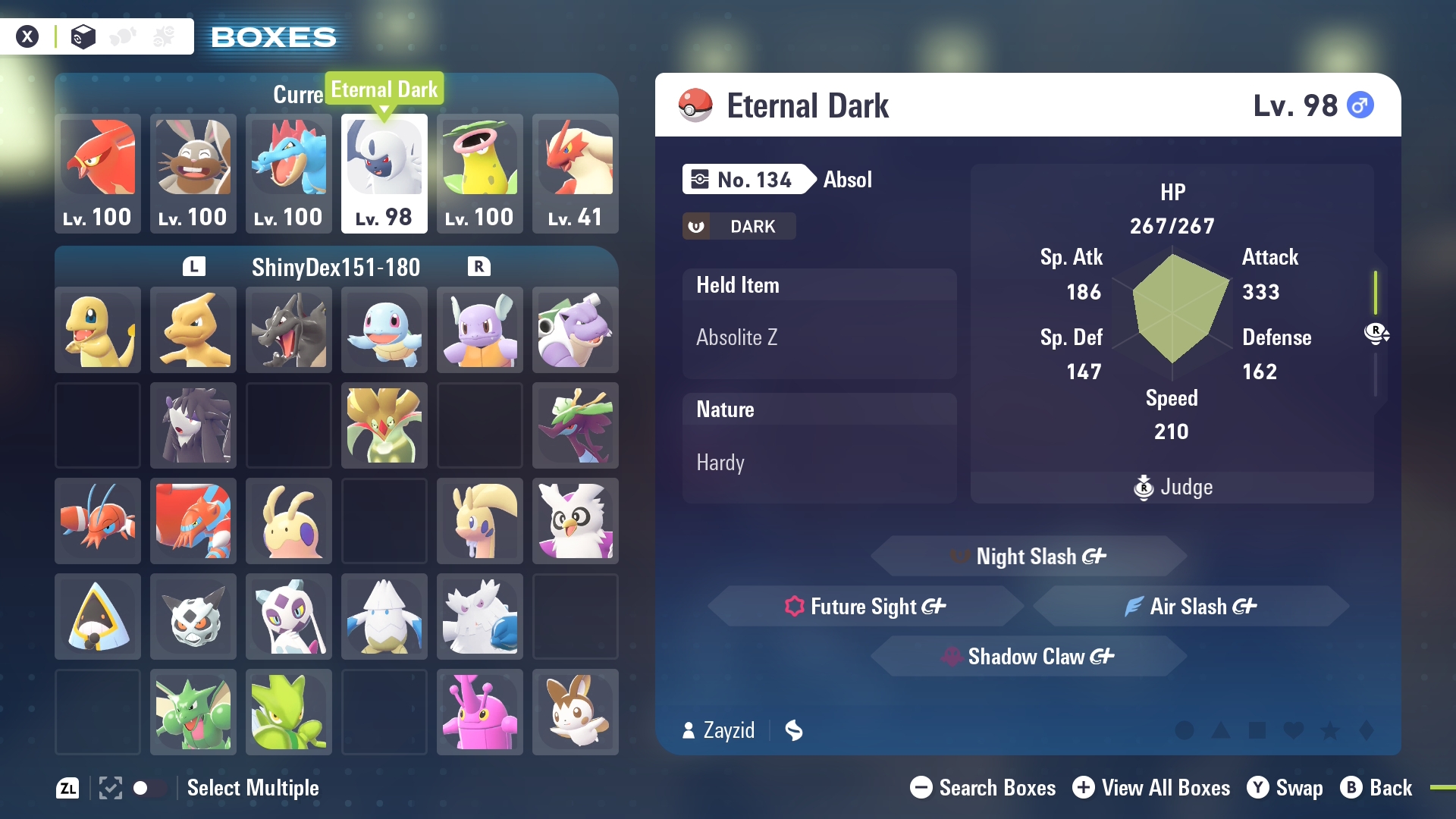Select the Shadow Claw move
1456x819 pixels.
click(1028, 657)
